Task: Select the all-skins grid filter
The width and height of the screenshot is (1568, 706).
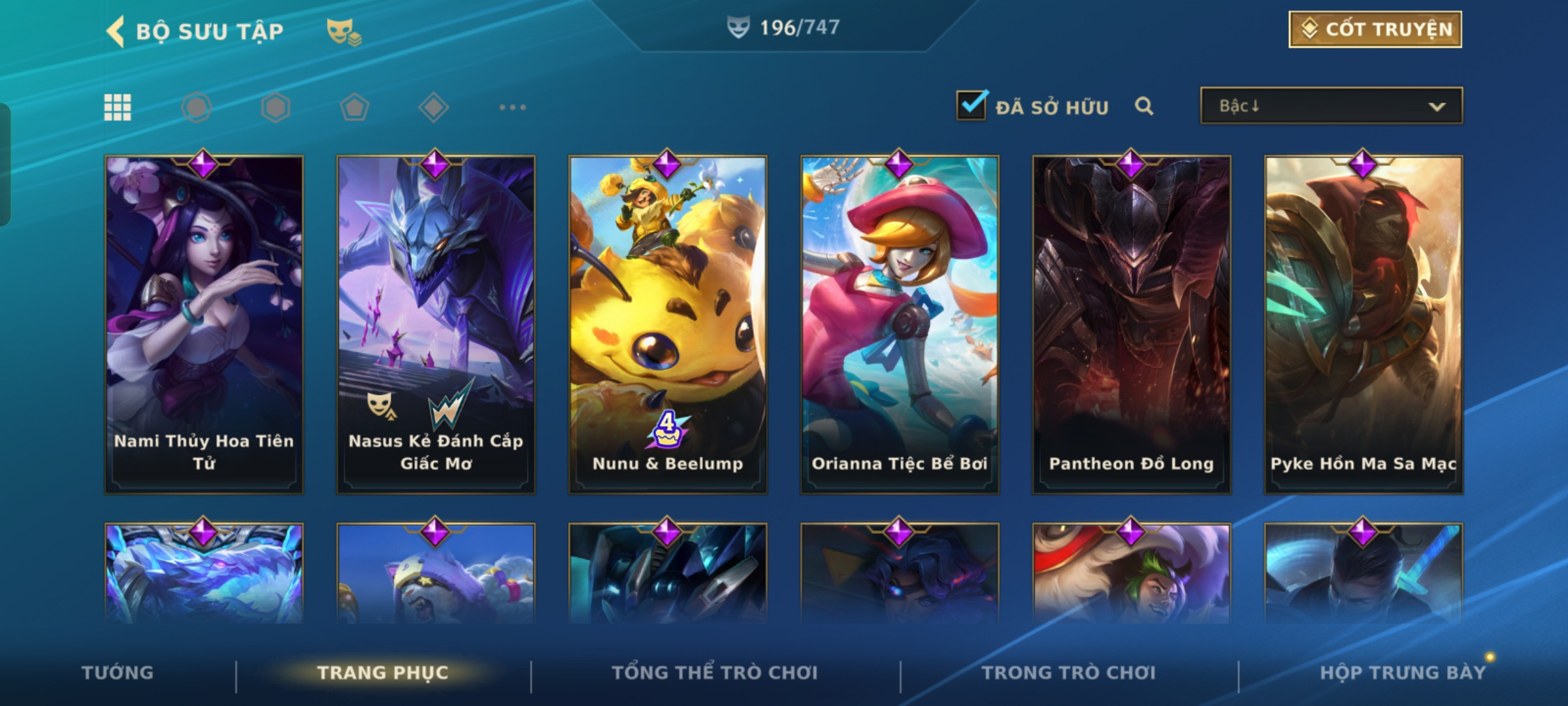Action: point(118,107)
